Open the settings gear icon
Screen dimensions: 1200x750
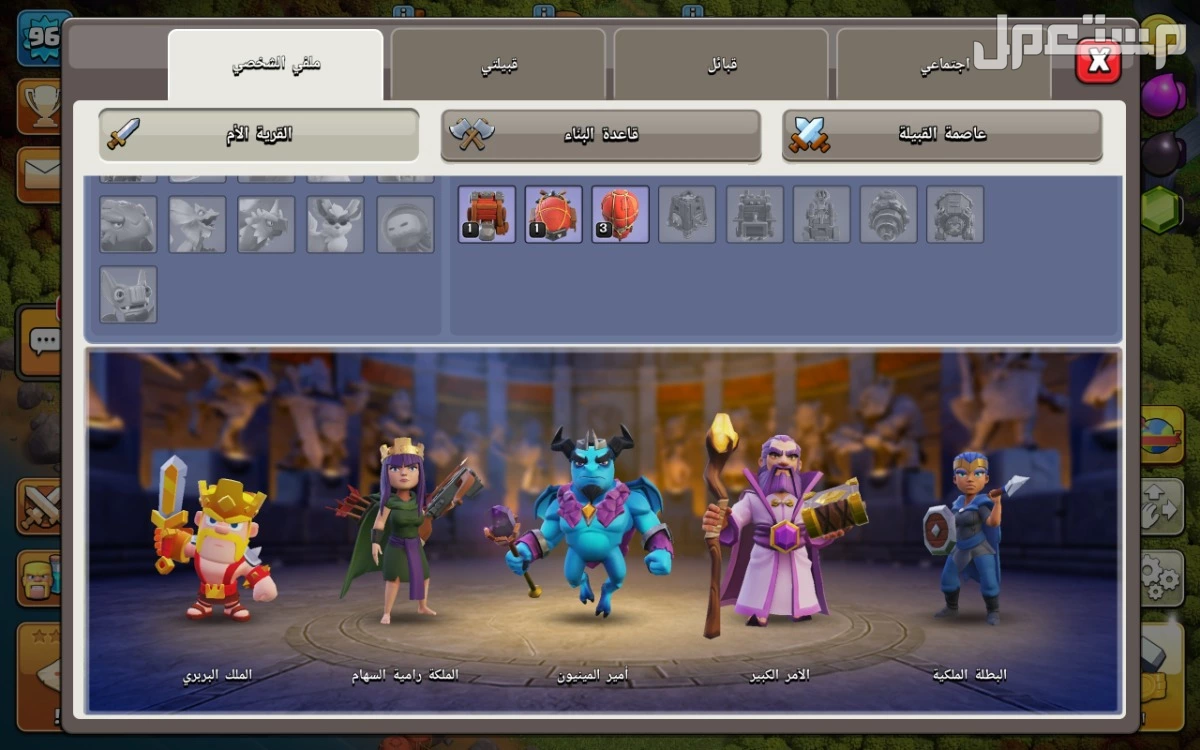click(1160, 575)
